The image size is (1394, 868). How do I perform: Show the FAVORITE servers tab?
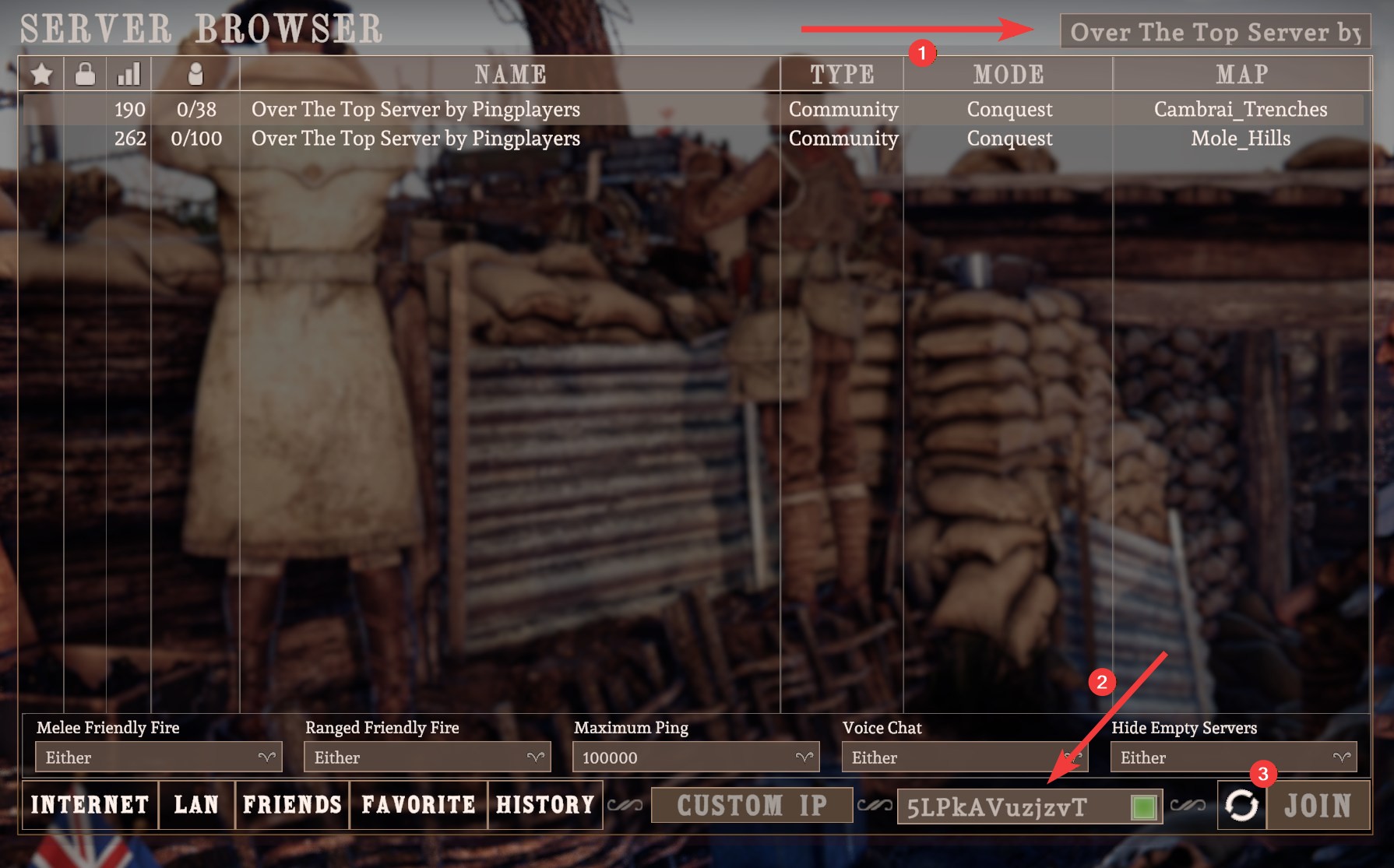[x=418, y=805]
